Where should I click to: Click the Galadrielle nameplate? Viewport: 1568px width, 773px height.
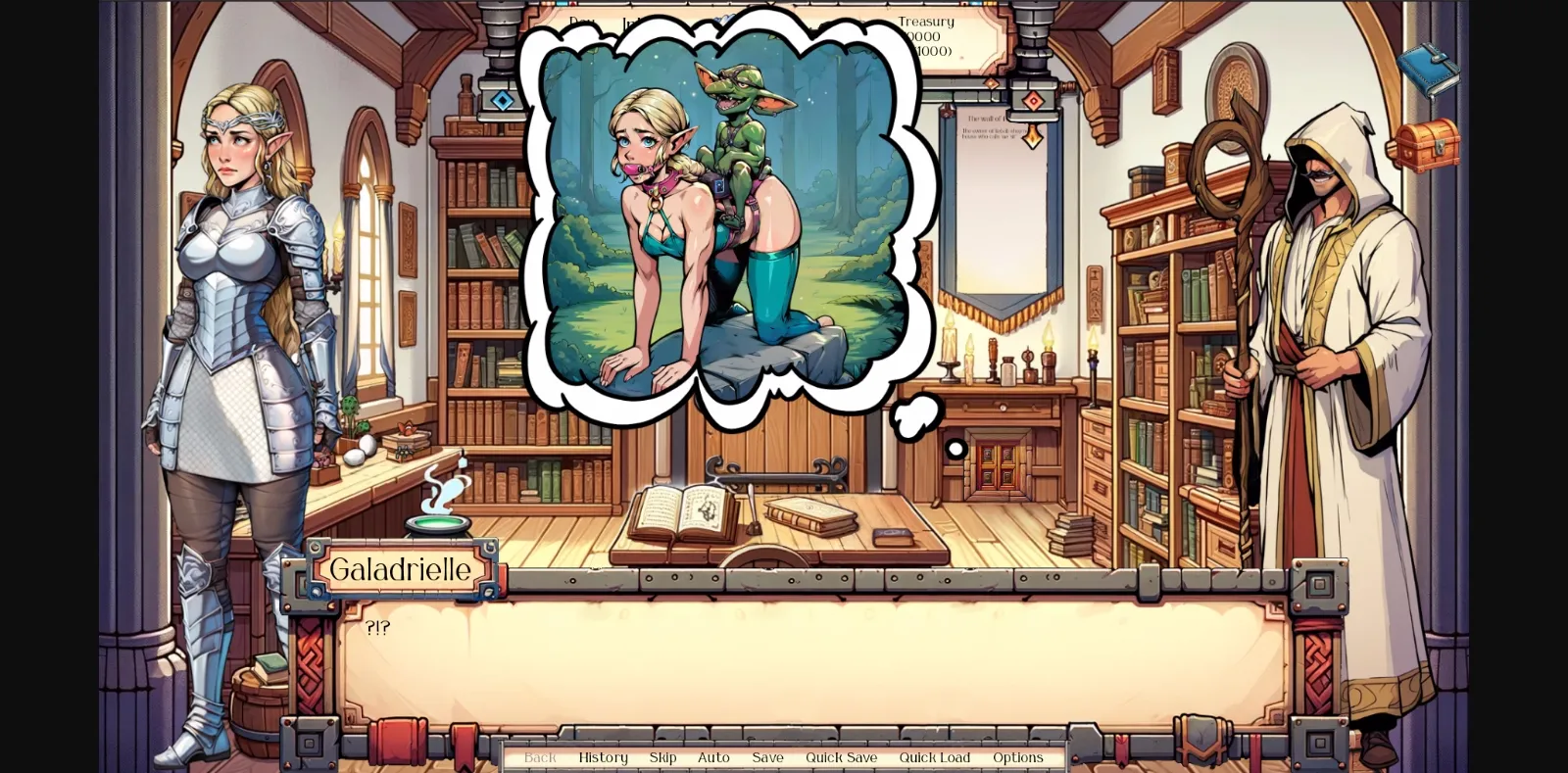401,569
